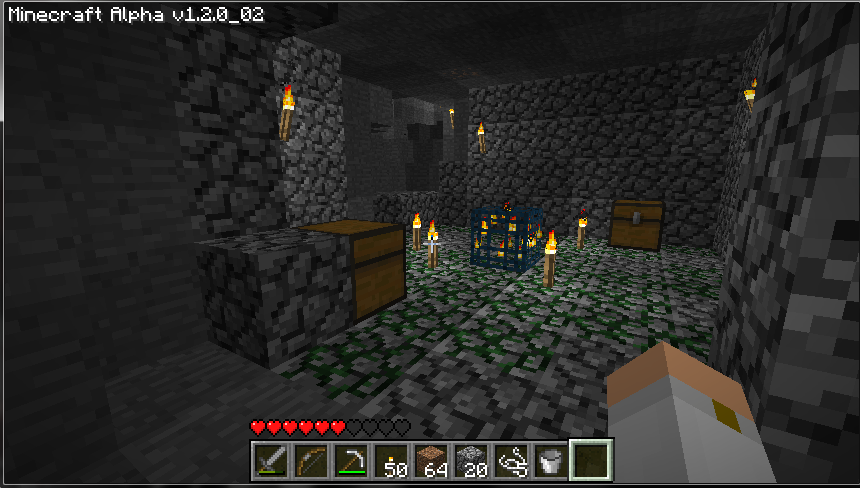Choose the string item slot
The image size is (861, 490).
point(510,460)
